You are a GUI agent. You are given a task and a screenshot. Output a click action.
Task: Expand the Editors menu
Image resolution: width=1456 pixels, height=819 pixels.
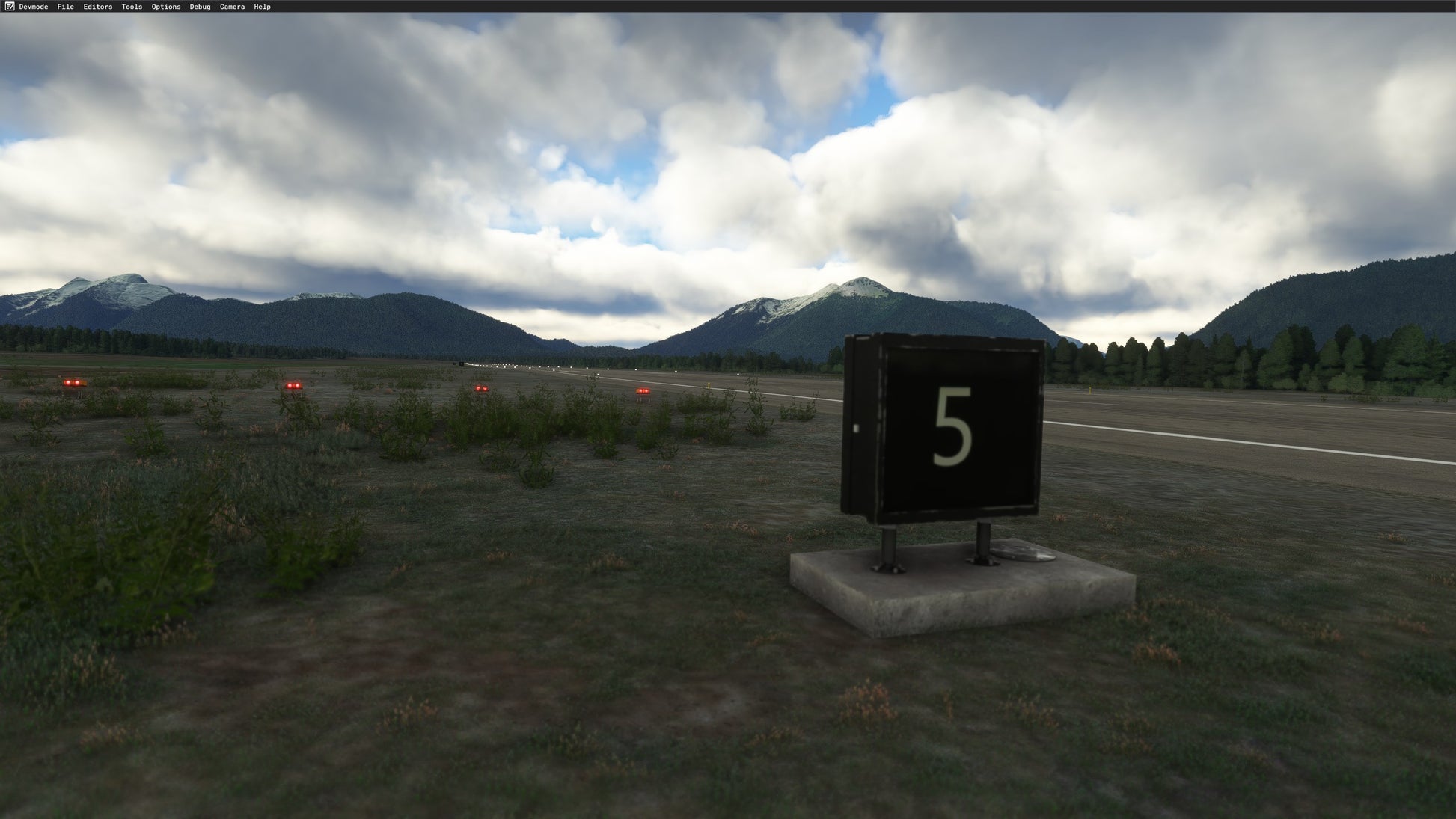click(x=98, y=7)
